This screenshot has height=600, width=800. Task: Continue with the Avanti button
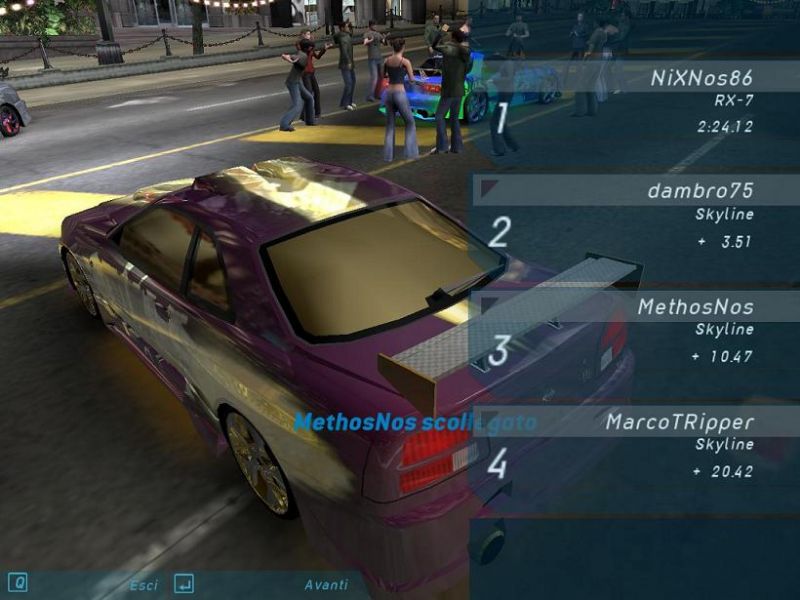[x=326, y=585]
